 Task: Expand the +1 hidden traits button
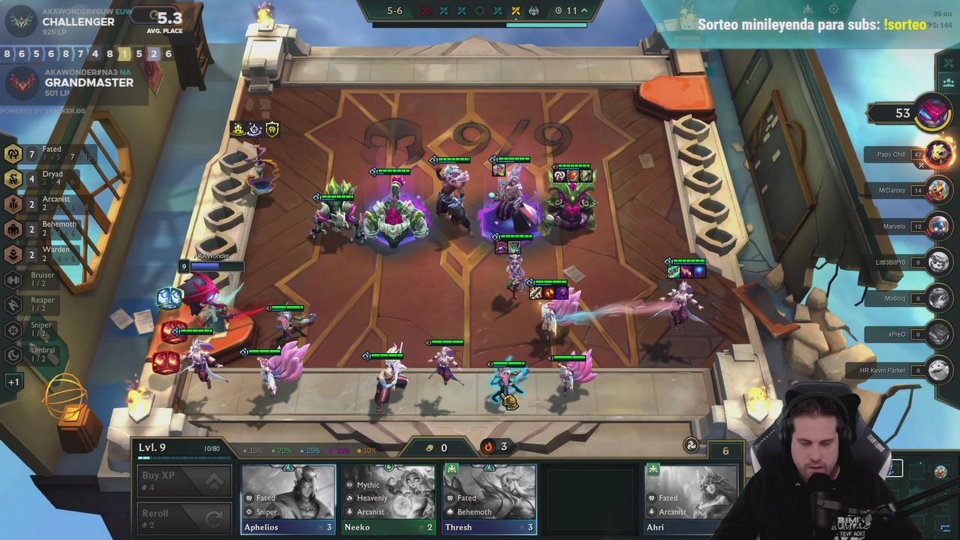[13, 382]
